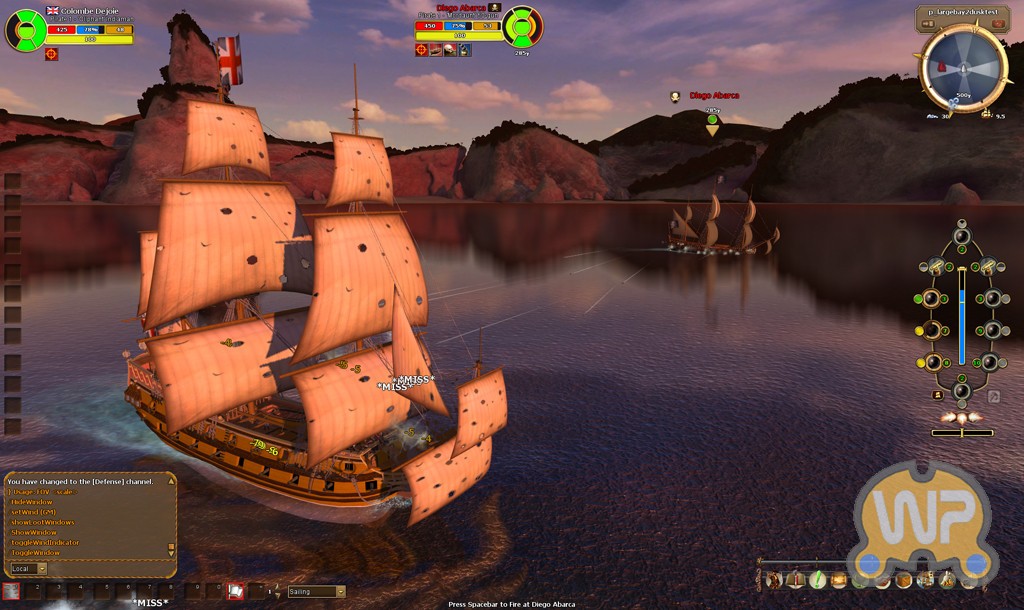This screenshot has width=1024, height=610.
Task: Open the first character icon in bottom menu bar
Action: [773, 579]
